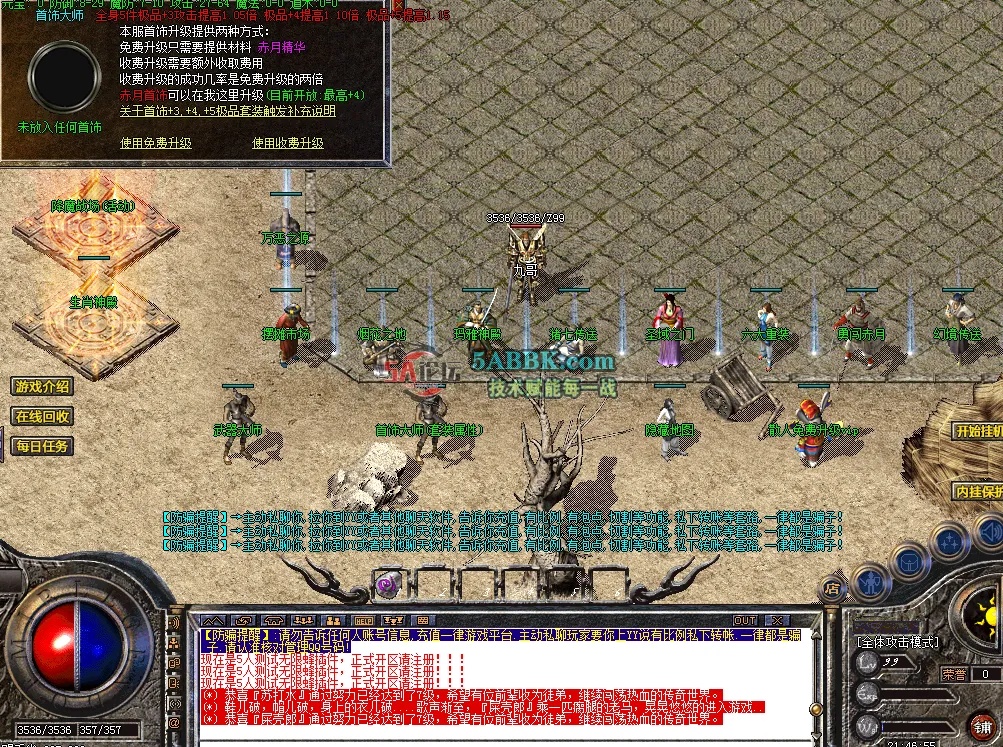Image resolution: width=1003 pixels, height=747 pixels.
Task: Open the round 店 shop icon
Action: 832,590
